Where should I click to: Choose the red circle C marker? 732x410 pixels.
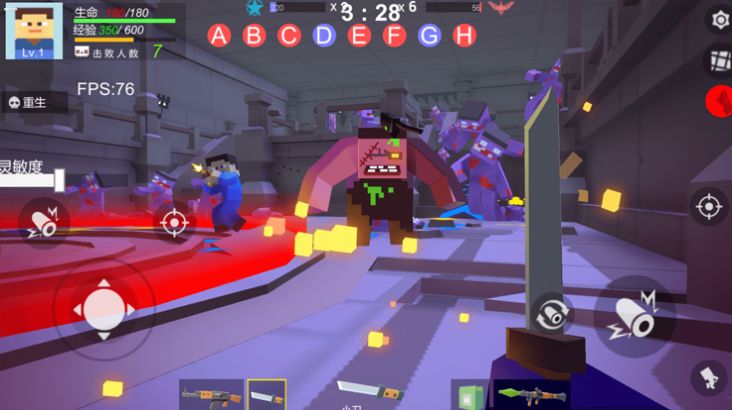[x=289, y=36]
